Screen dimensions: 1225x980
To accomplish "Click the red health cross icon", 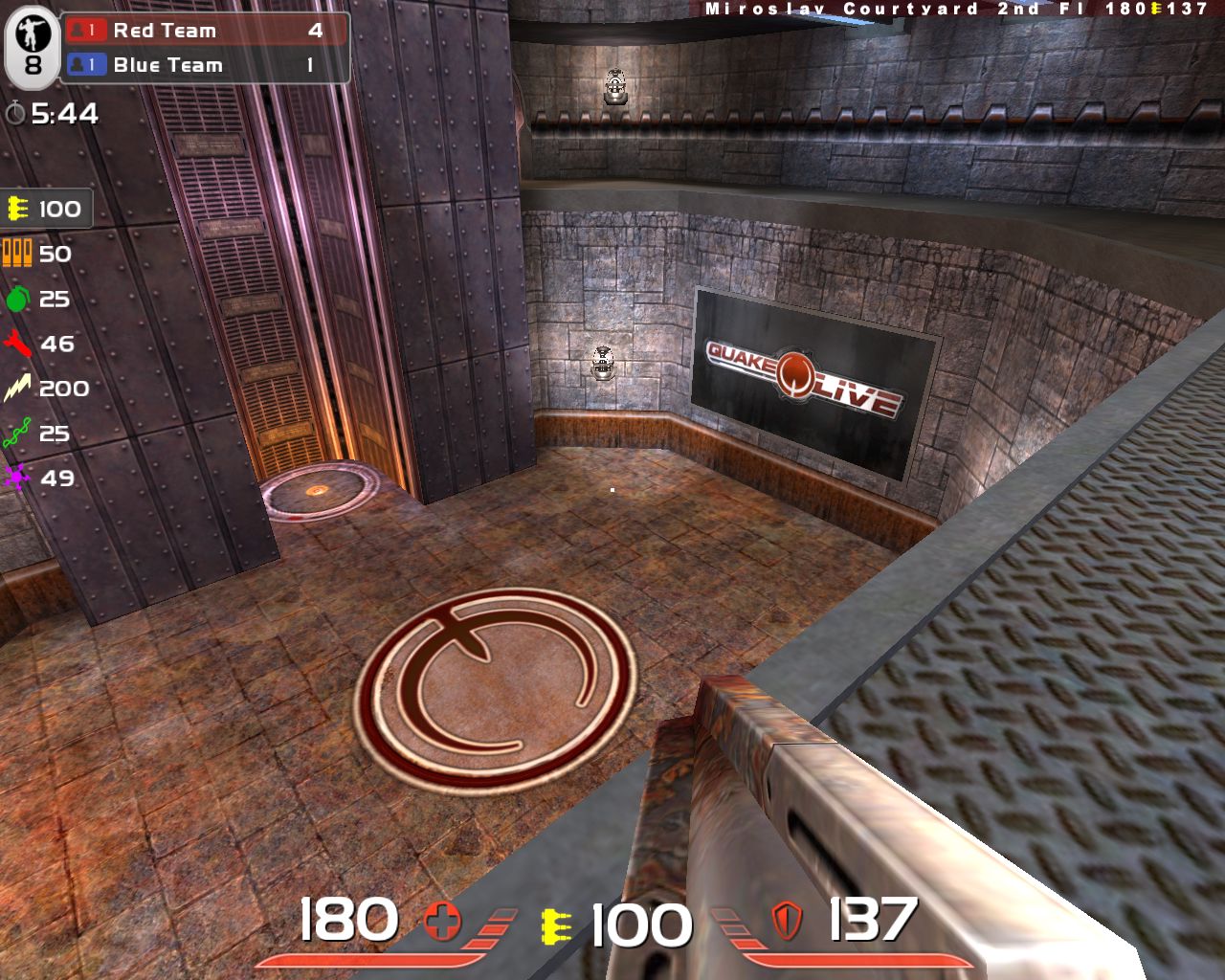I will pyautogui.click(x=442, y=923).
